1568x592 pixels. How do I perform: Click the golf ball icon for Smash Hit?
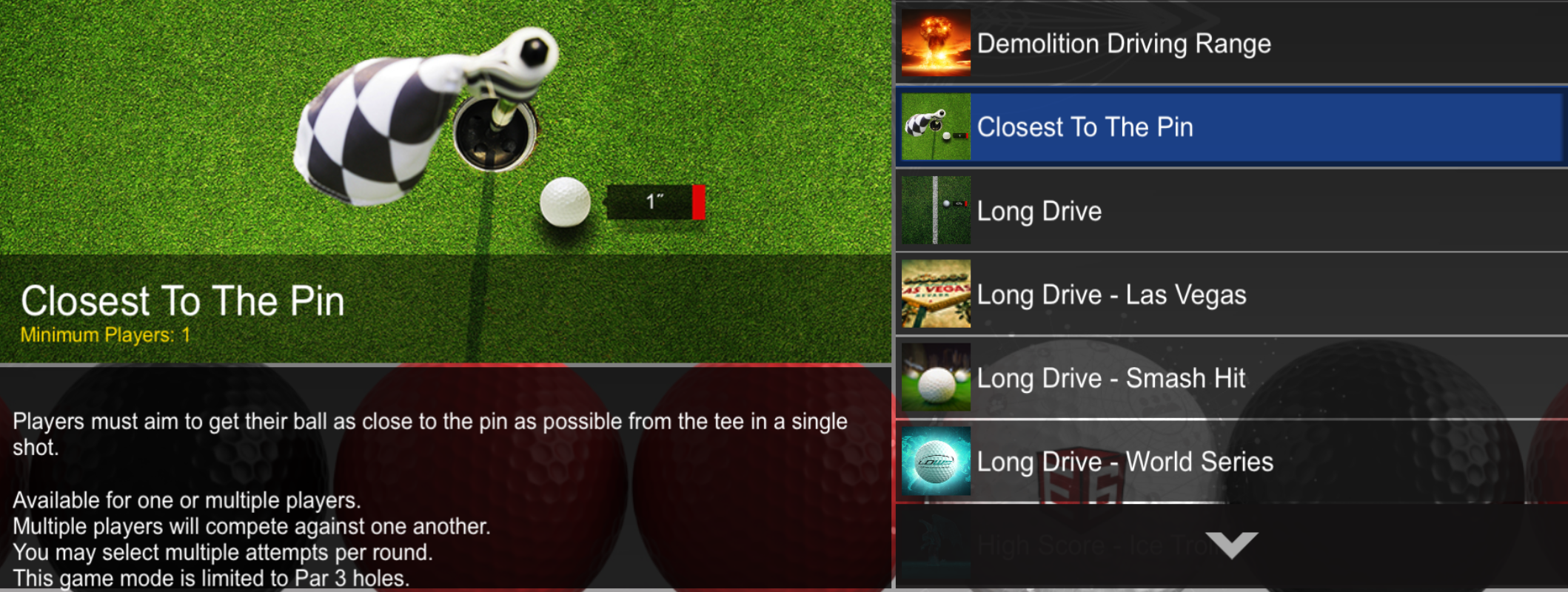[934, 378]
